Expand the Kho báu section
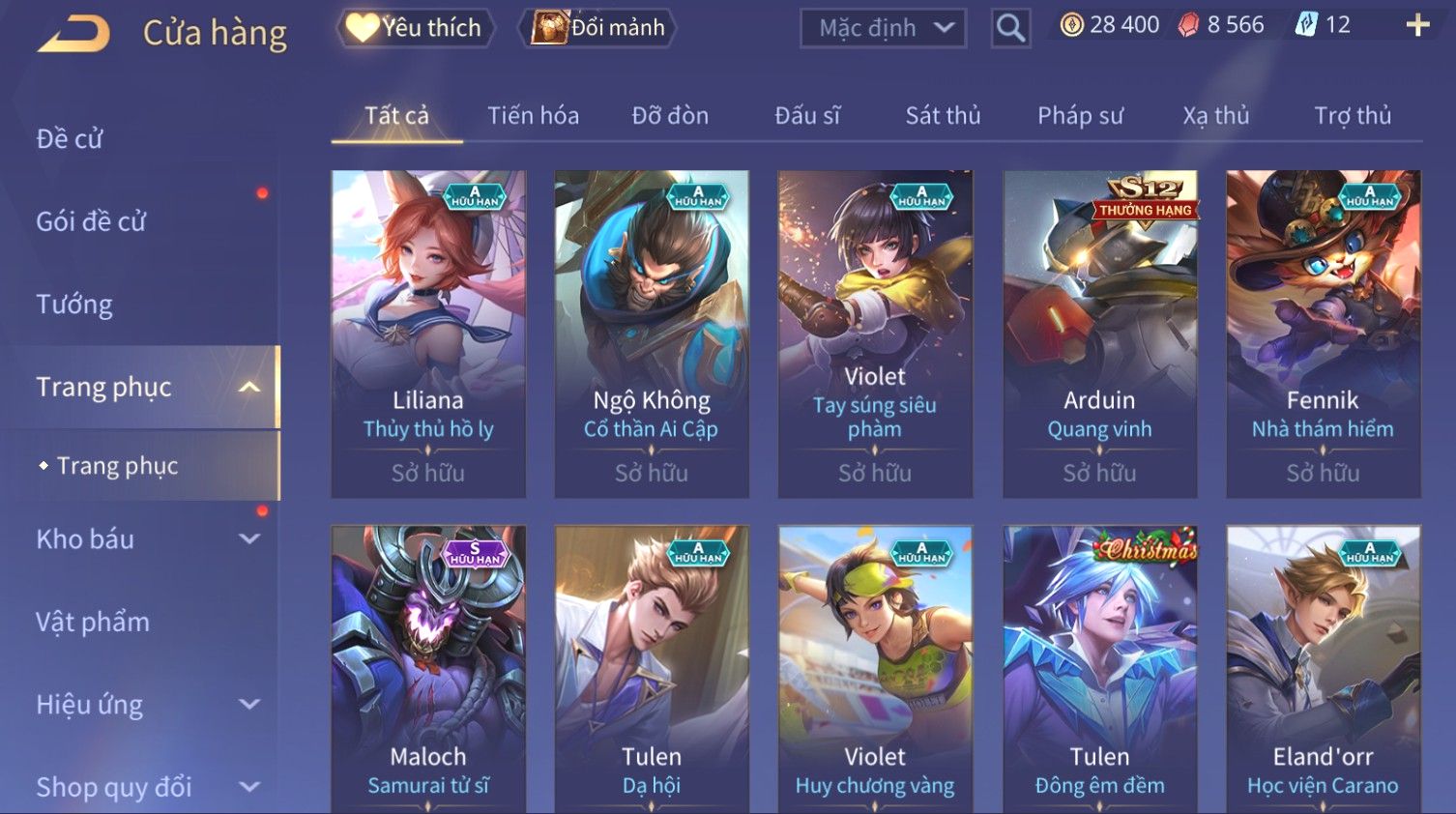Screen dimensions: 1456x814 145,539
